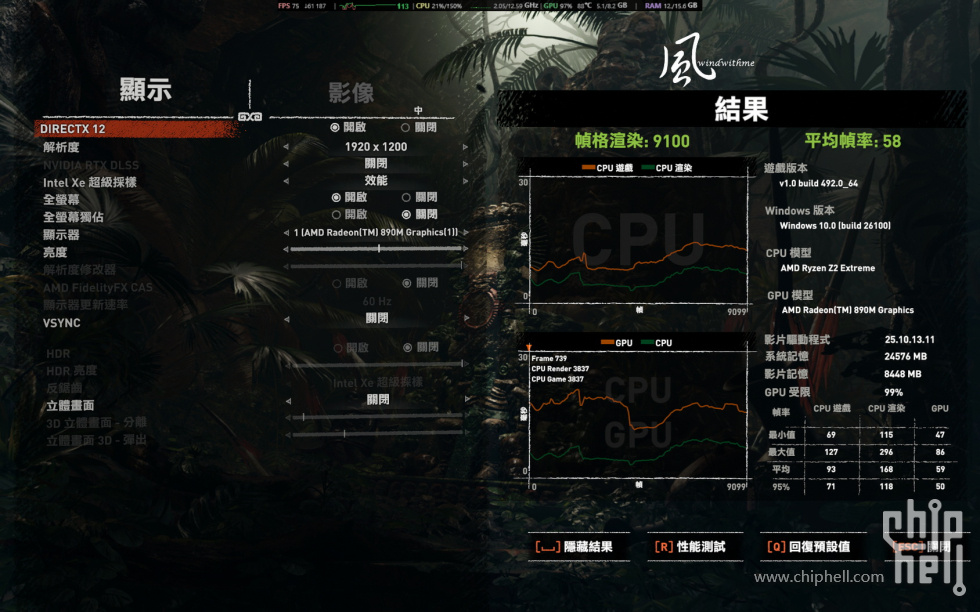Run the 性能測試 benchmark
The image size is (980, 612).
(690, 547)
